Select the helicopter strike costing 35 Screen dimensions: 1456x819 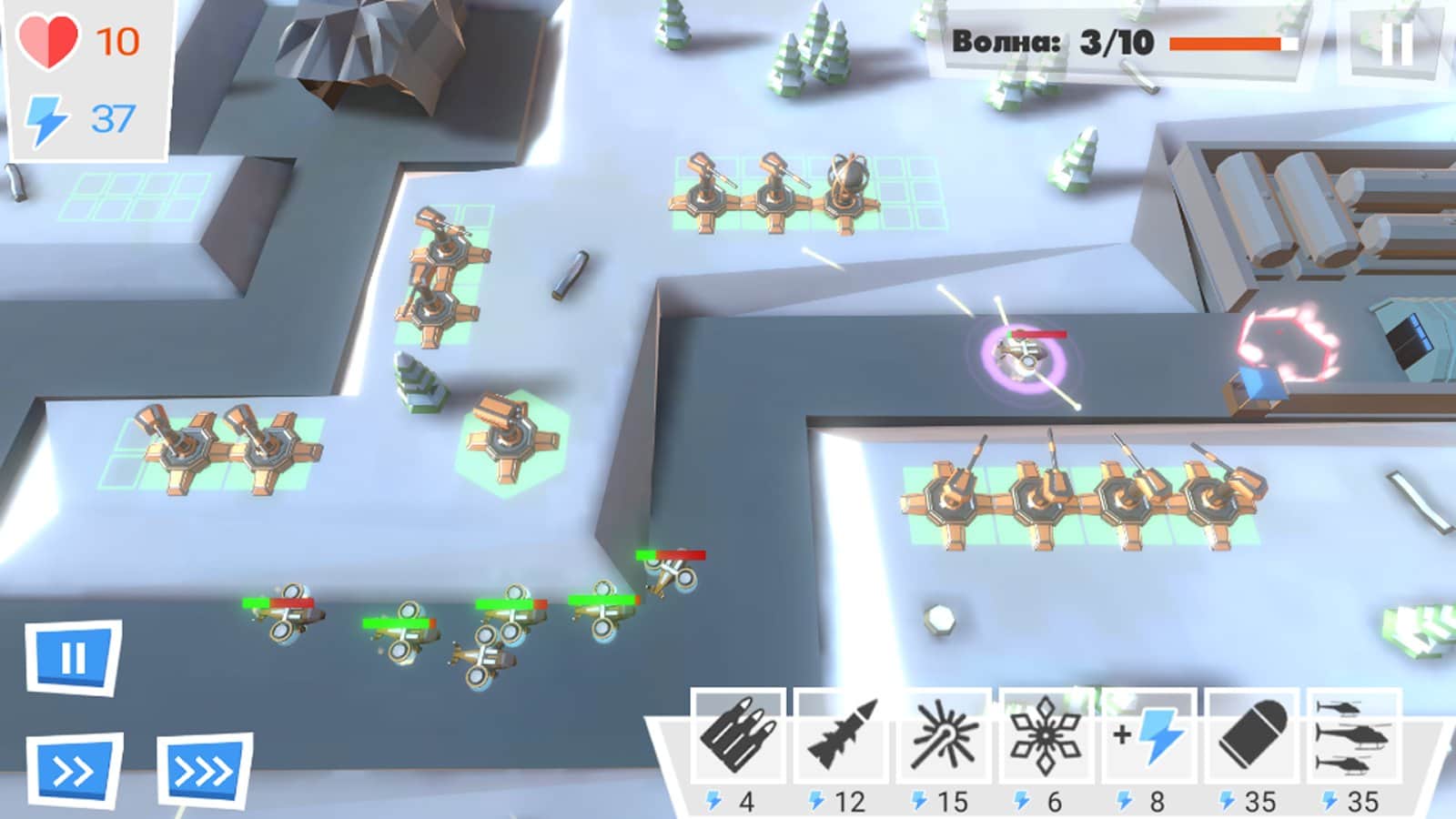point(1354,734)
